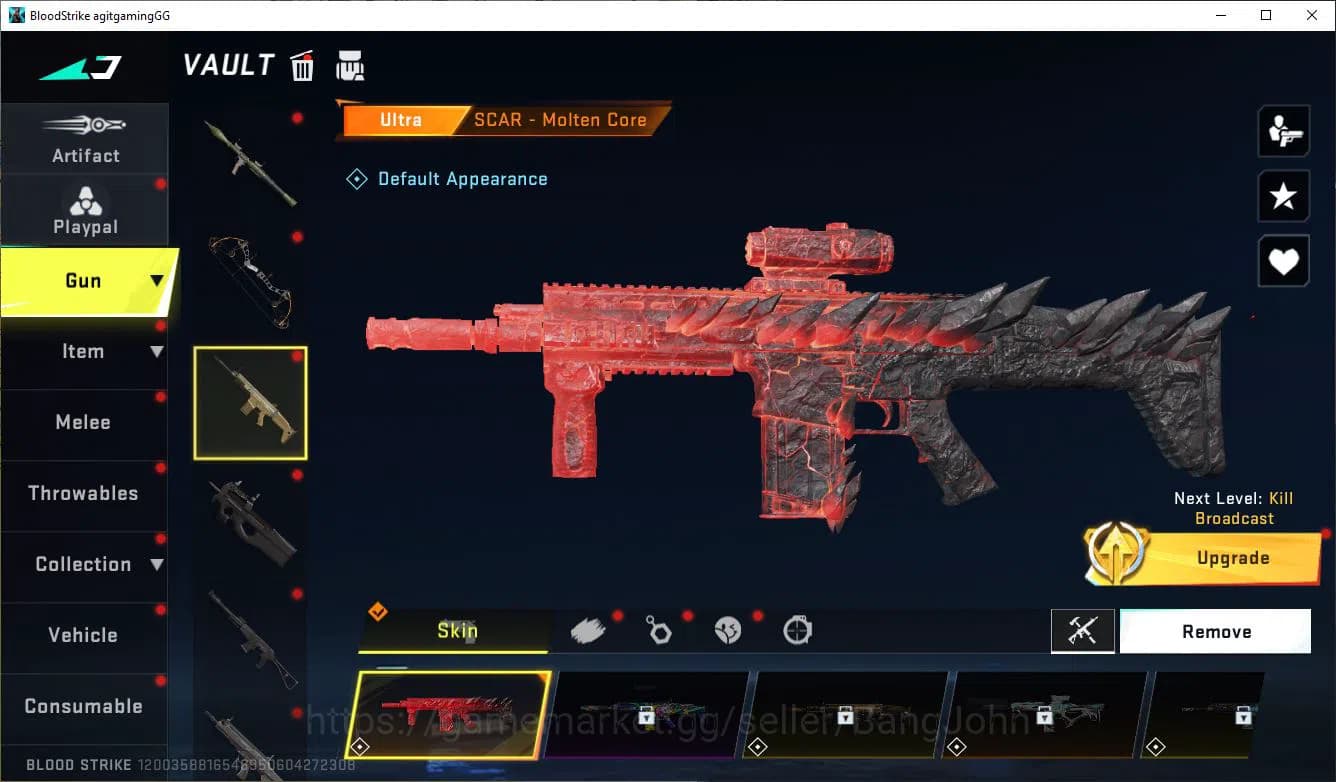Open the spray paint customization icon
This screenshot has width=1336, height=782.
click(589, 629)
